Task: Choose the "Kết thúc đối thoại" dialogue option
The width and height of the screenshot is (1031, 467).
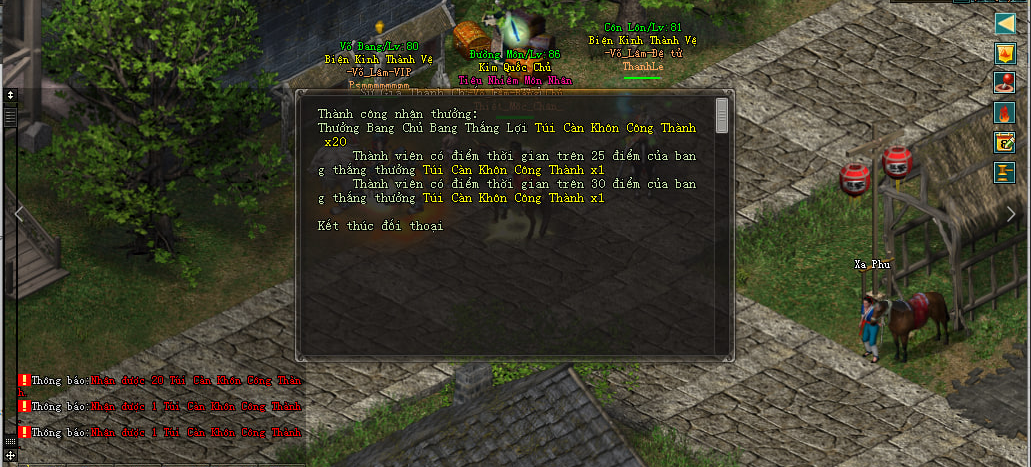Action: coord(381,226)
